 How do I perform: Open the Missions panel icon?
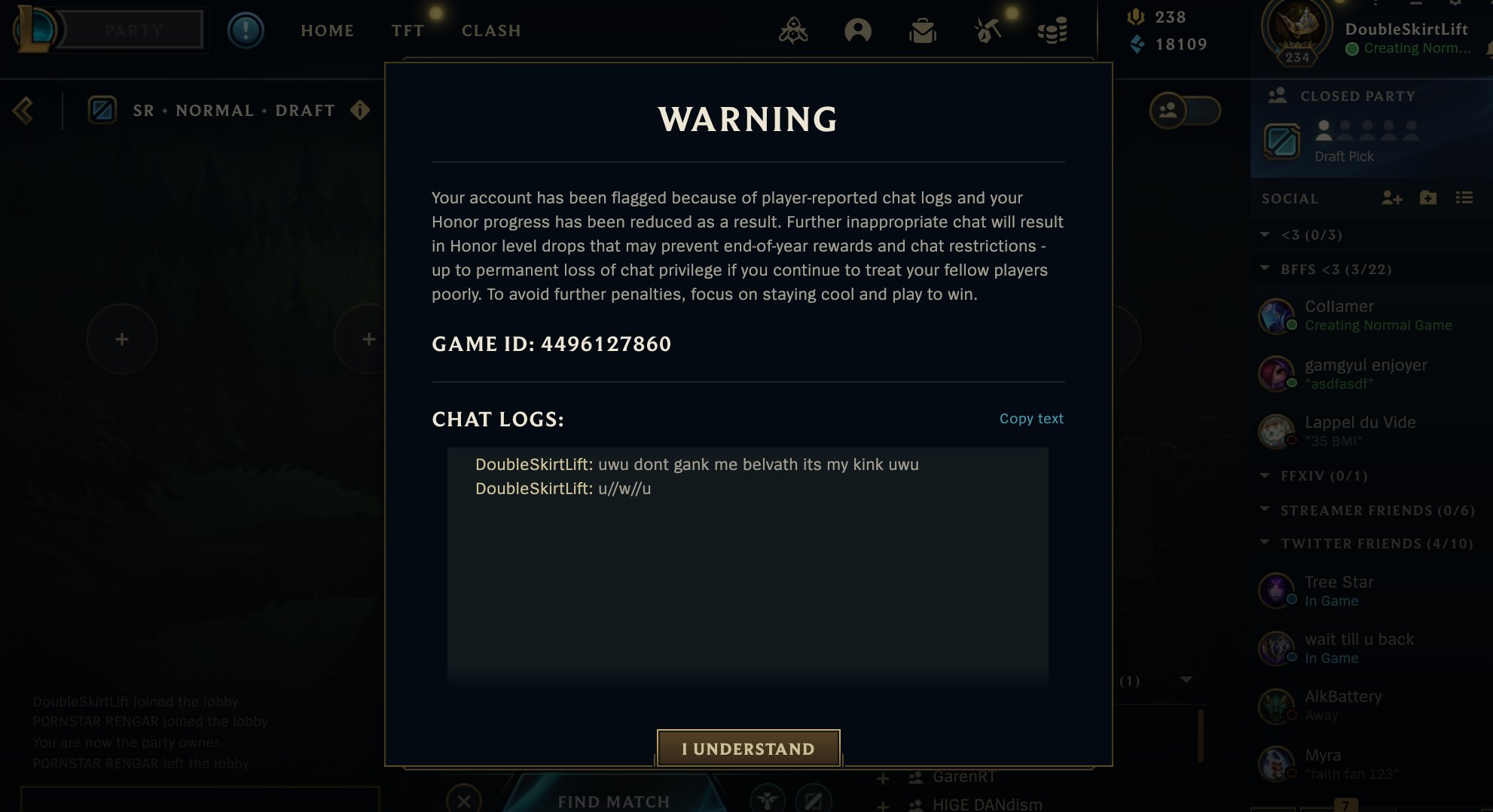point(792,30)
